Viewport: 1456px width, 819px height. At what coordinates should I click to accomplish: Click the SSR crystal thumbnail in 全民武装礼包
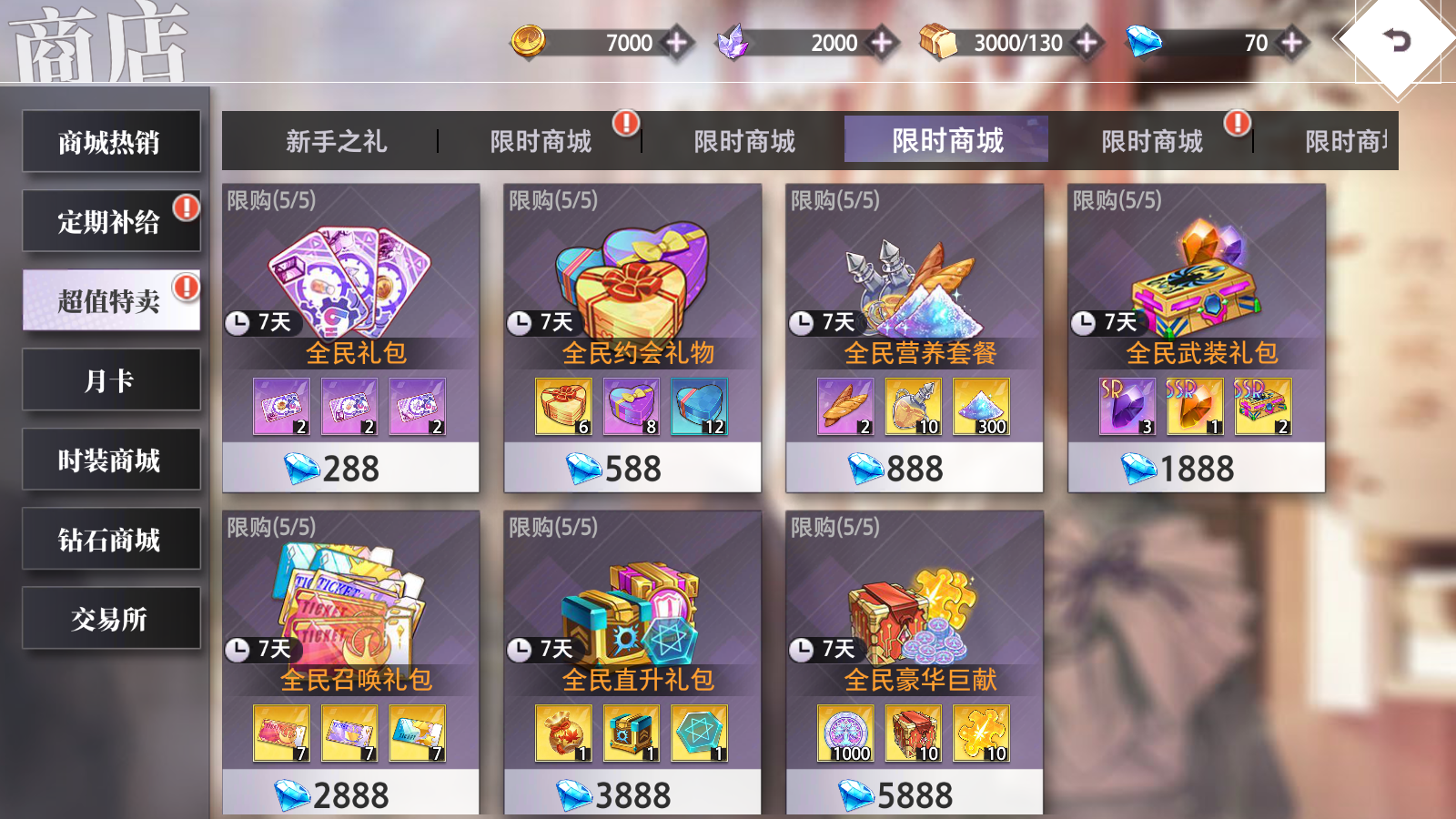1195,408
